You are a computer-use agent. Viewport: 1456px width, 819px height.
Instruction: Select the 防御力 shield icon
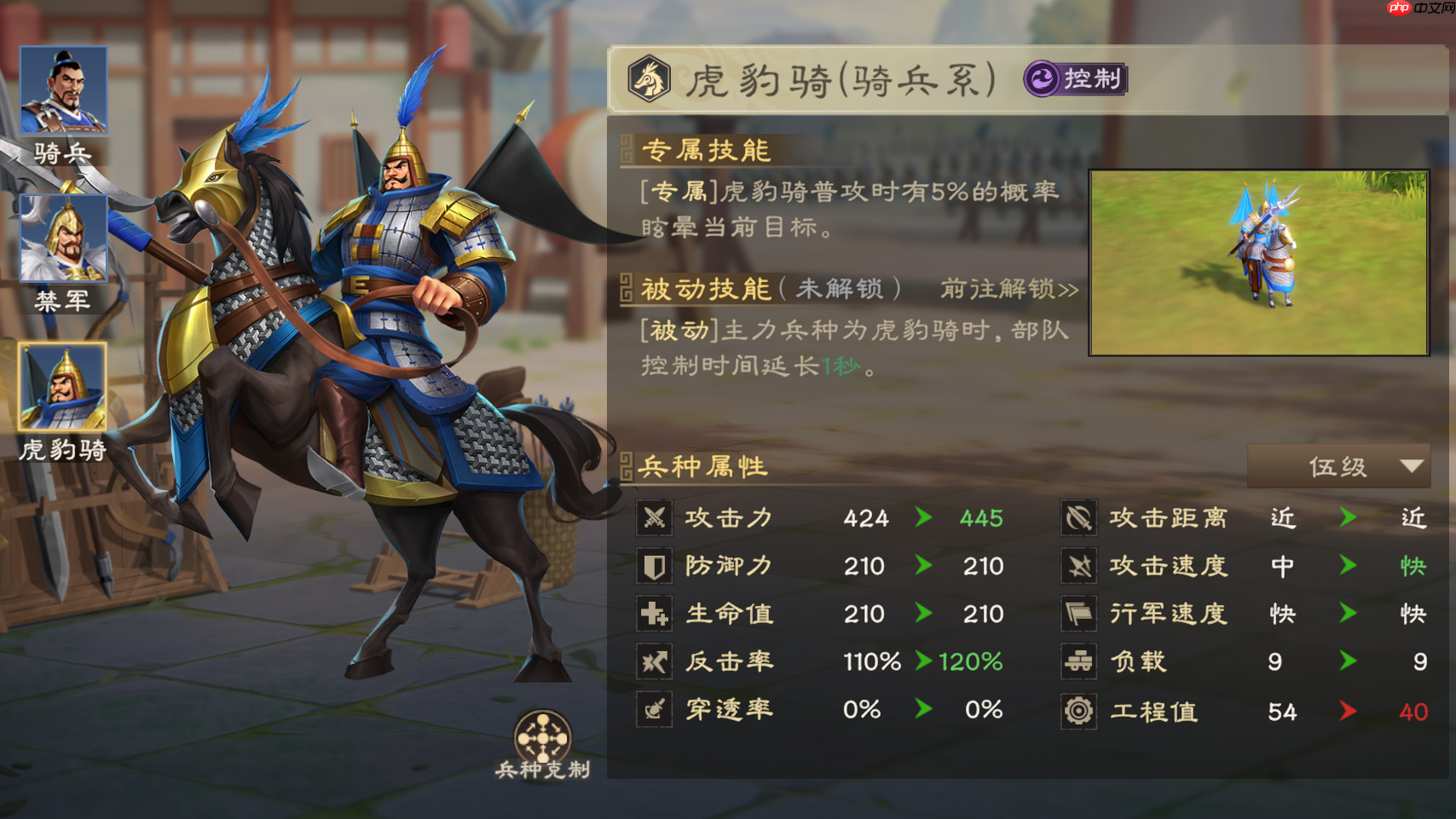coord(654,565)
